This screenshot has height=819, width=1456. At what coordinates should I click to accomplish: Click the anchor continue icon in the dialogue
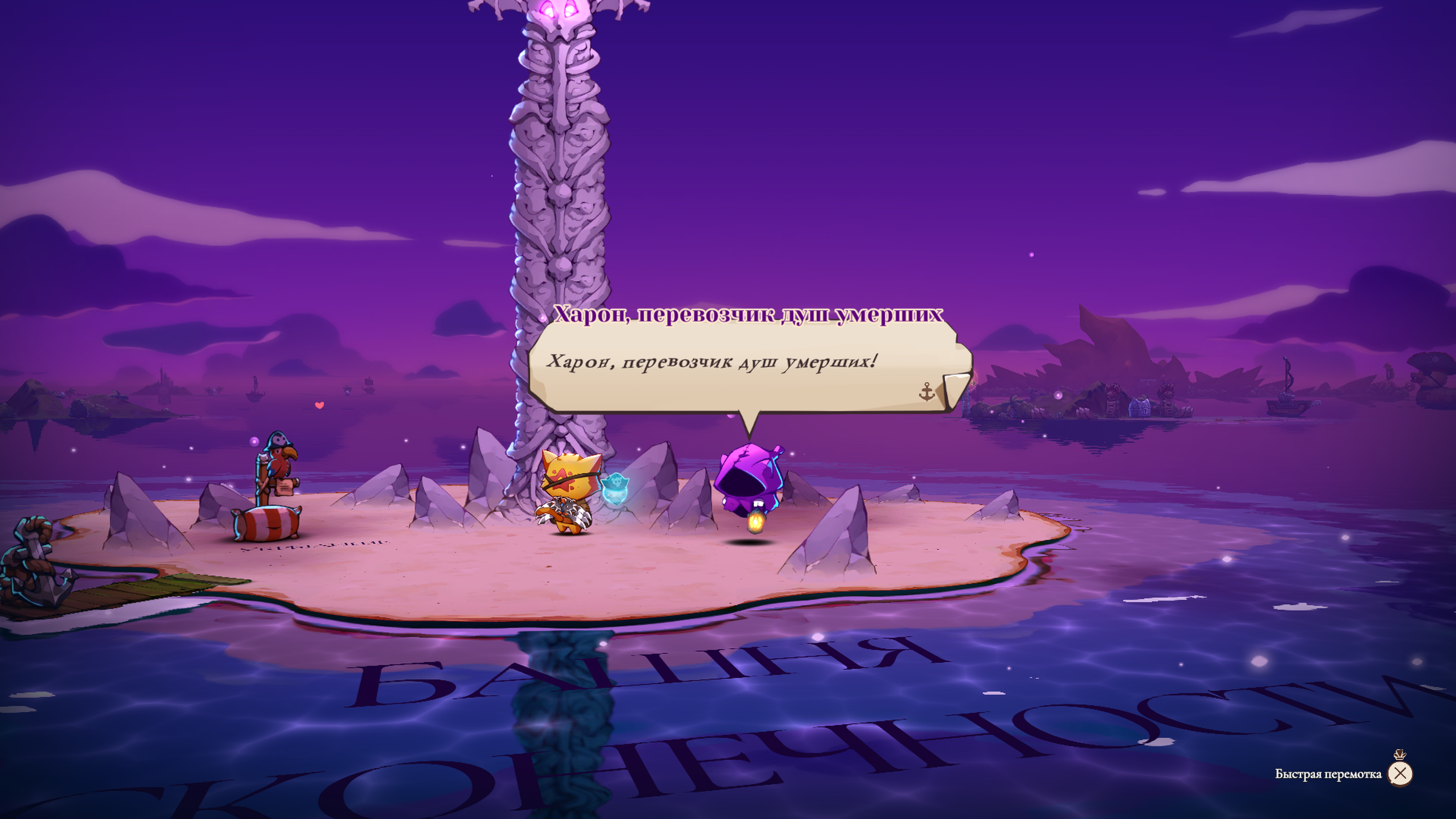click(927, 391)
